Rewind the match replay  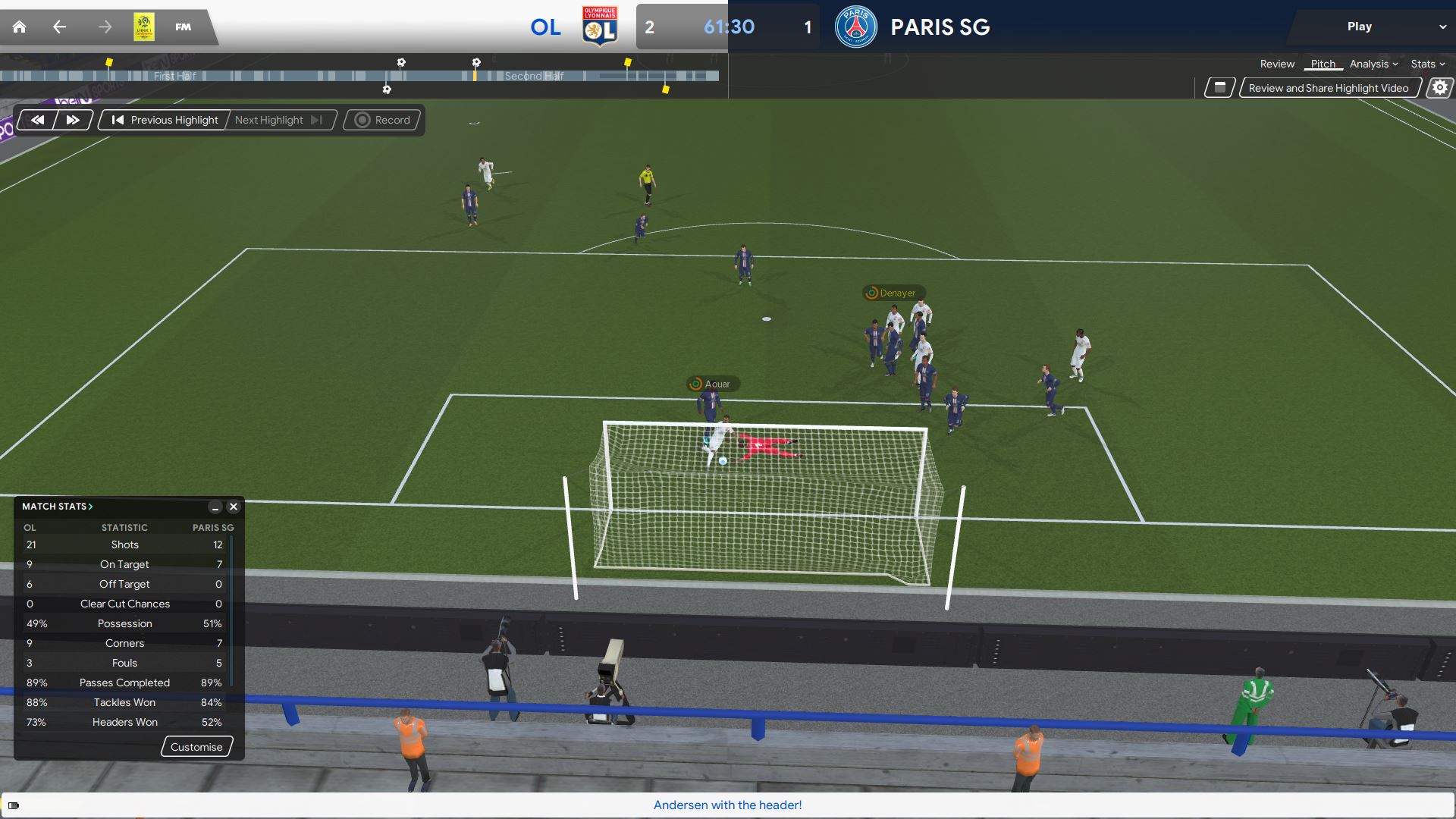tap(37, 120)
